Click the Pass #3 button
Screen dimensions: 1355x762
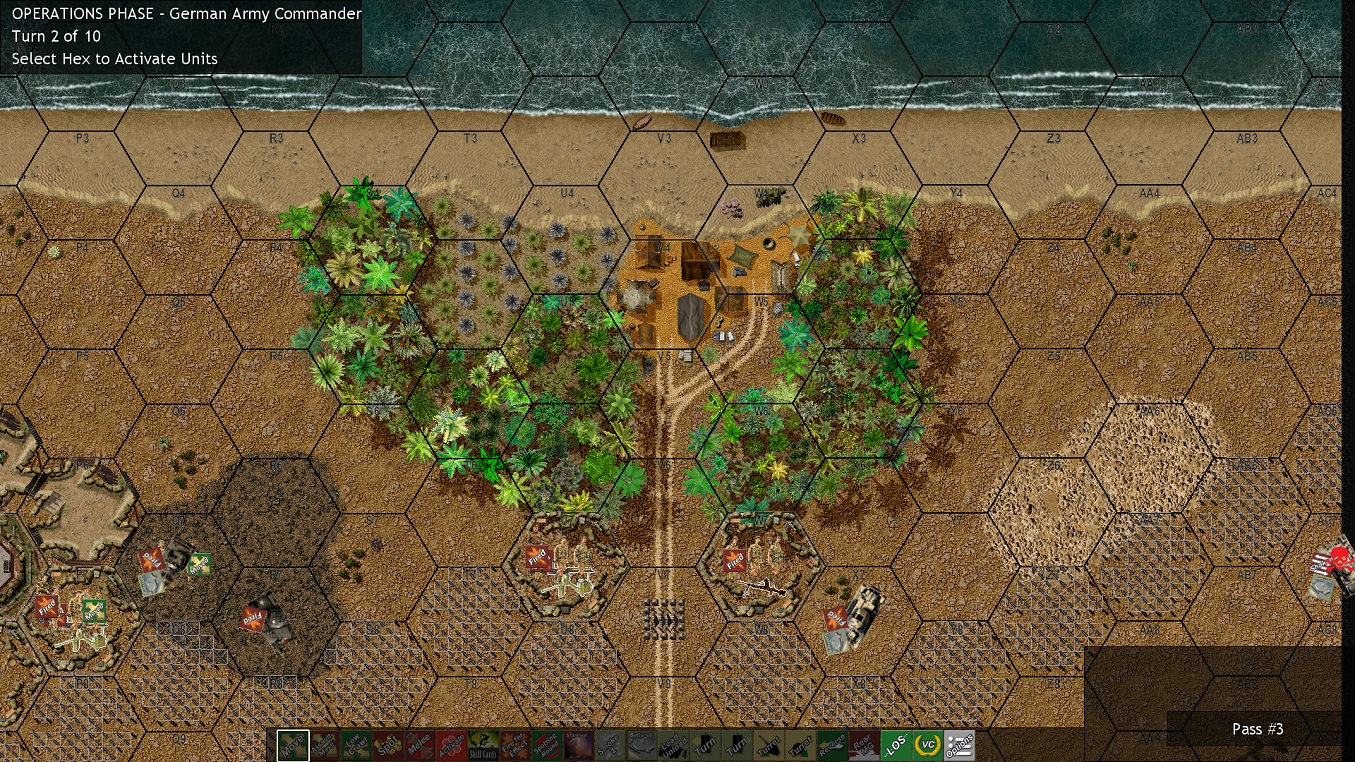pos(1257,729)
